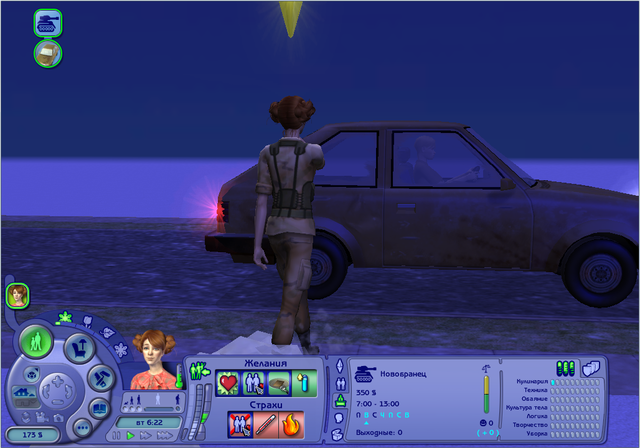The width and height of the screenshot is (640, 448).
Task: Open Build mode with the hammer and saw
Action: (102, 377)
